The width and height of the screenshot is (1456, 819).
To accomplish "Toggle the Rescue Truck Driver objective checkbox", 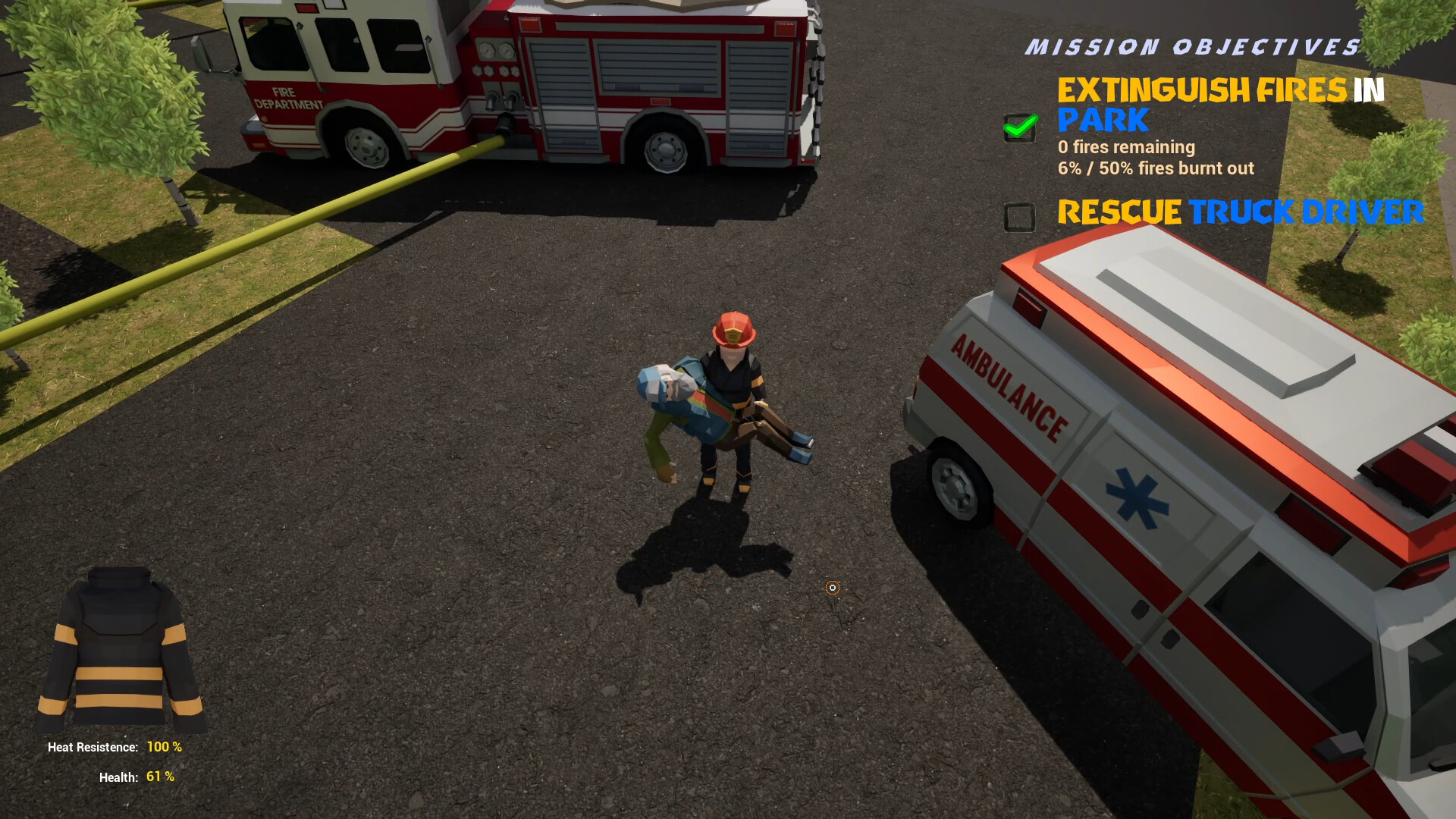I will pyautogui.click(x=1019, y=218).
